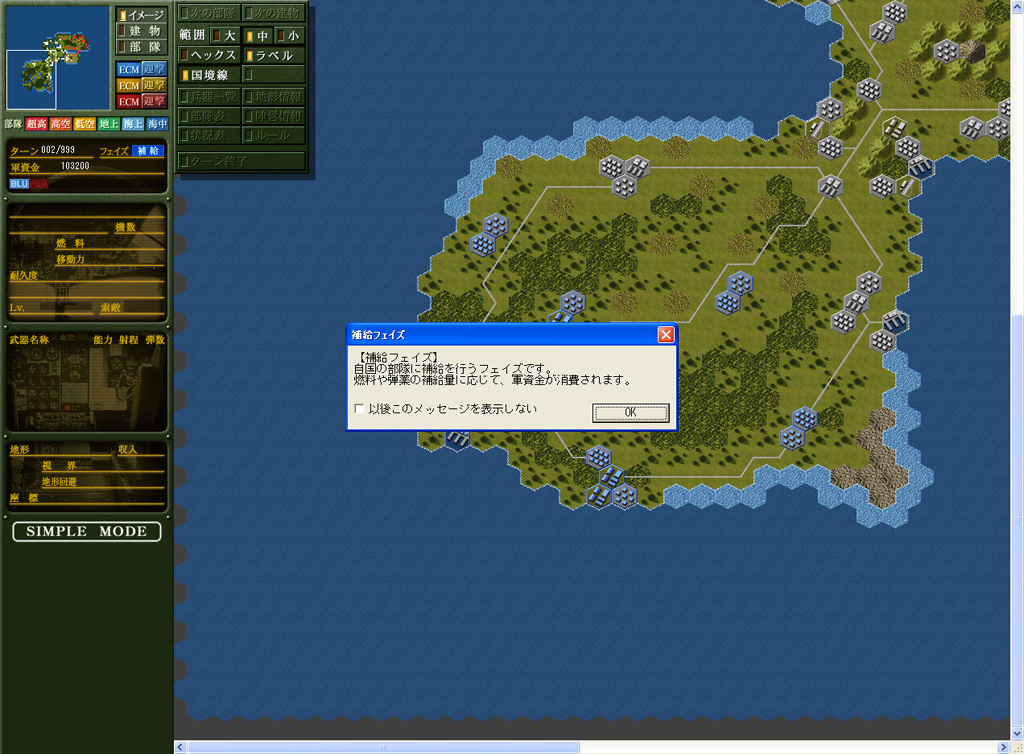
Task: Click the minimap overview
Action: coord(56,57)
